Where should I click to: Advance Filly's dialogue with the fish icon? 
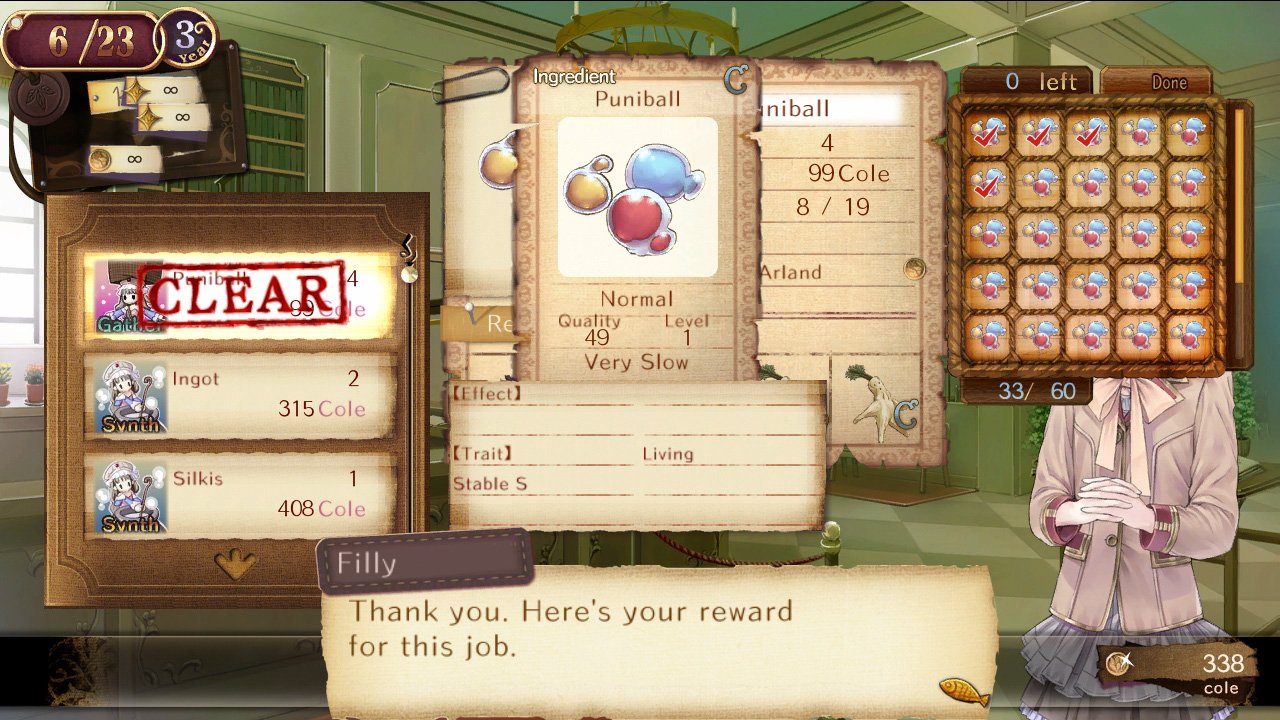pyautogui.click(x=963, y=692)
